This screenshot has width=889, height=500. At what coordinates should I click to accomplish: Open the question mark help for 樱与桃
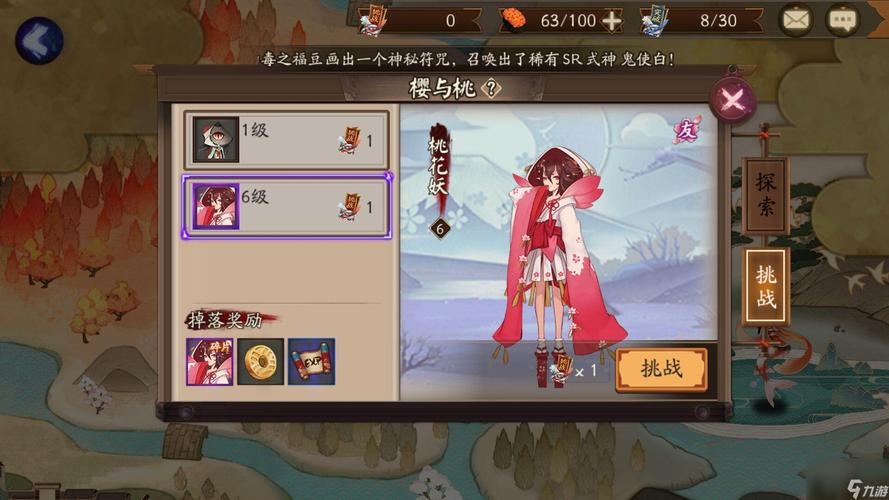coord(491,87)
